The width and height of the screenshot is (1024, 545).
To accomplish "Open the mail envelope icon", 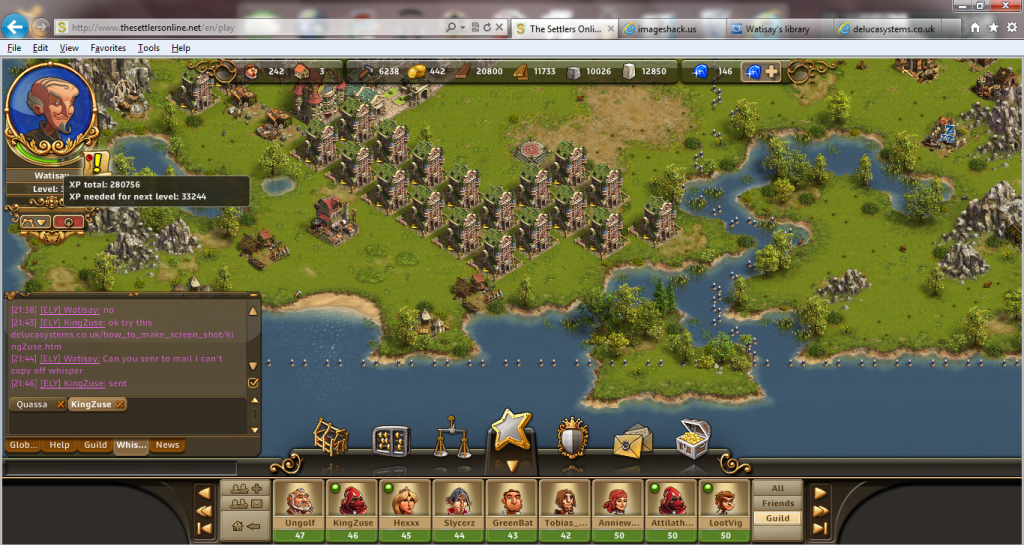I will (x=632, y=440).
